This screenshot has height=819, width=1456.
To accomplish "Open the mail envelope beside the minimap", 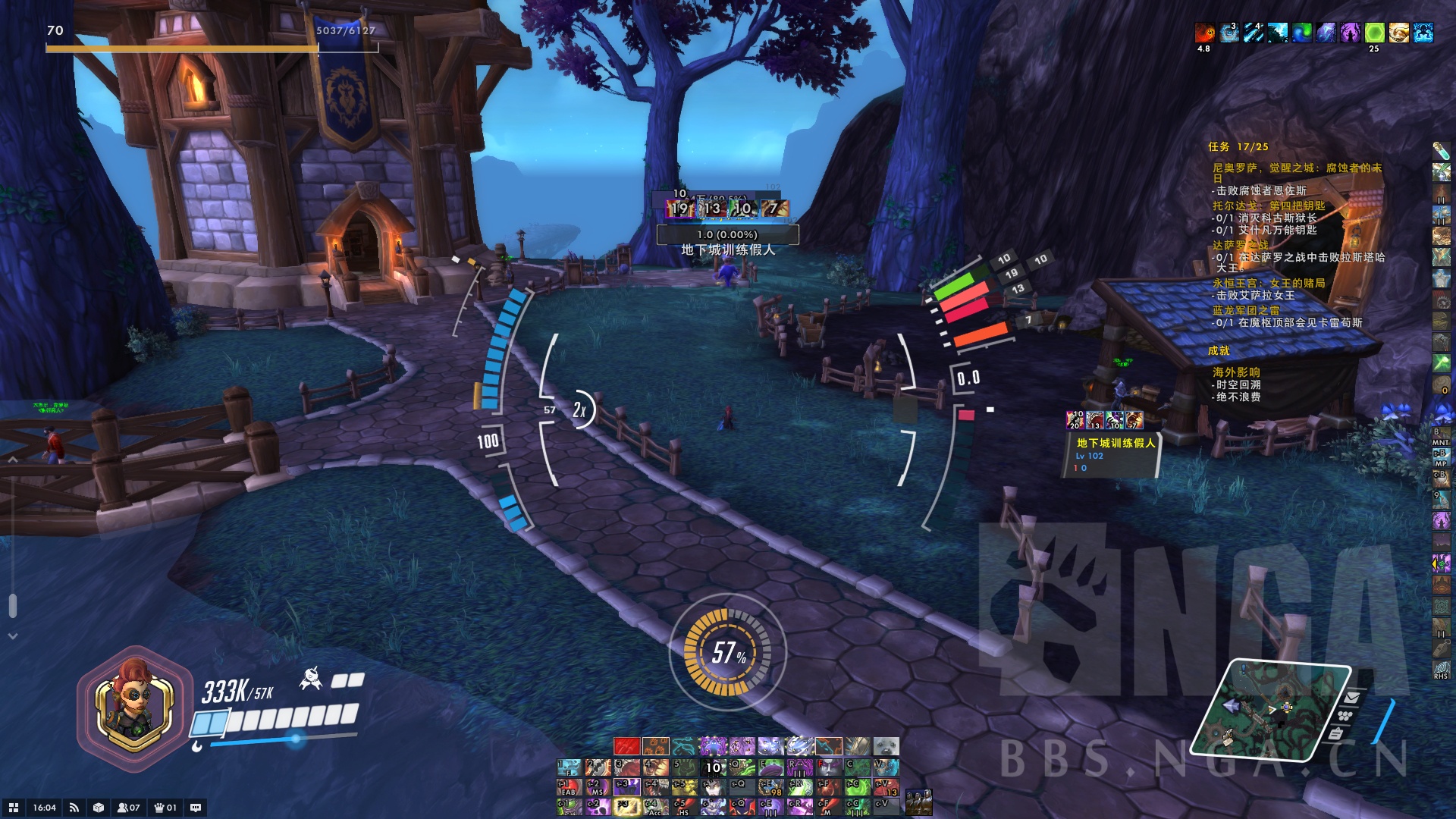I will coord(1351,697).
